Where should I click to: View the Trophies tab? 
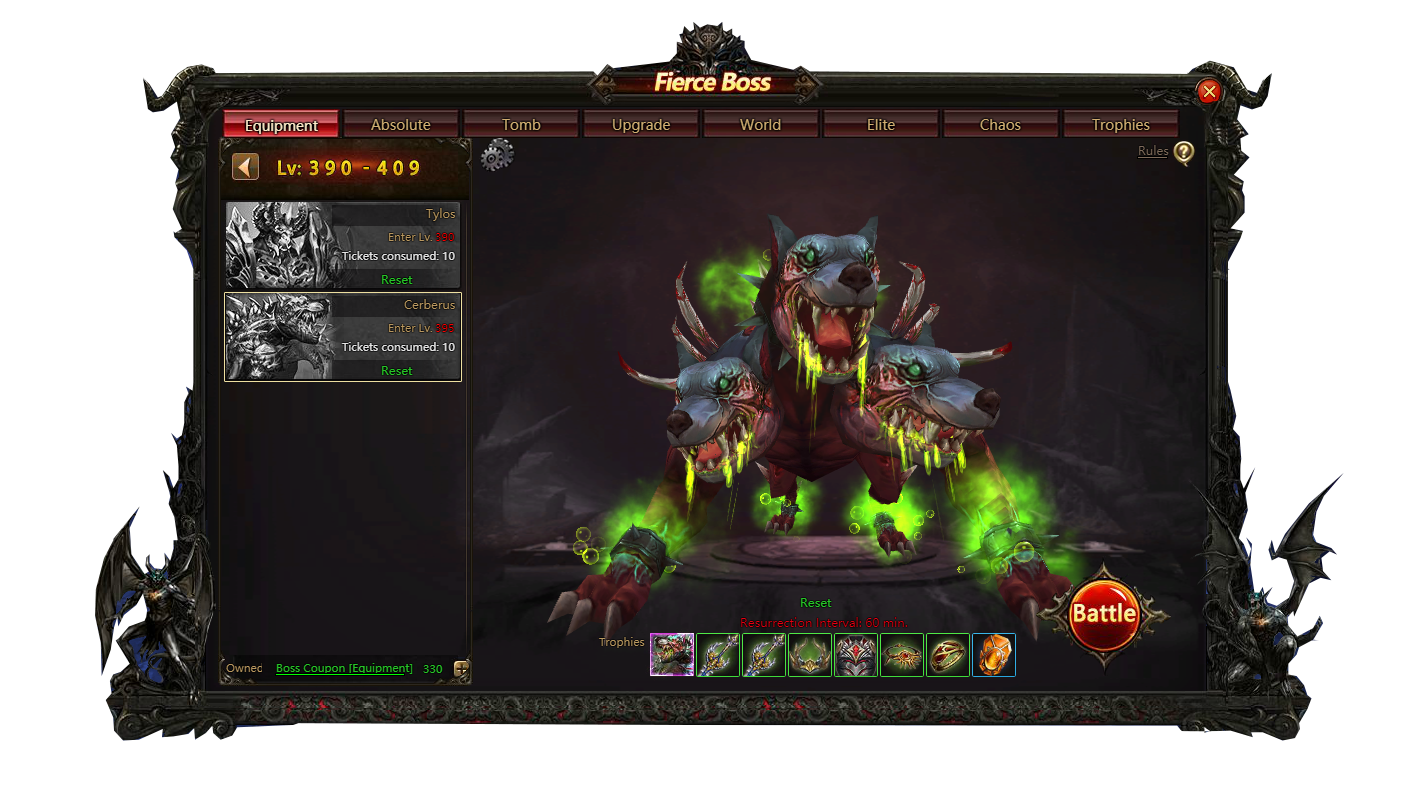(1120, 125)
